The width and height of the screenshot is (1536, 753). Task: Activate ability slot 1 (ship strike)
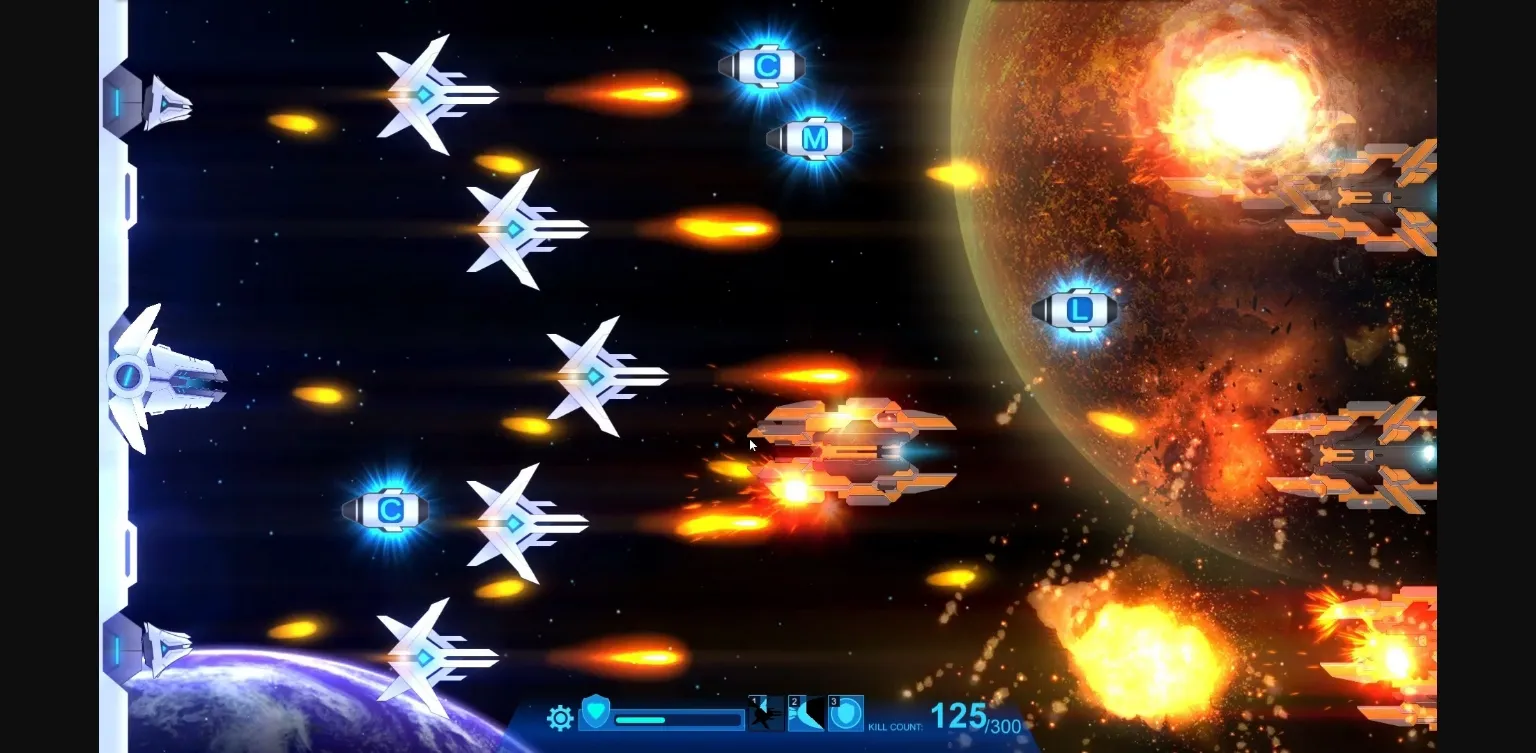(766, 717)
